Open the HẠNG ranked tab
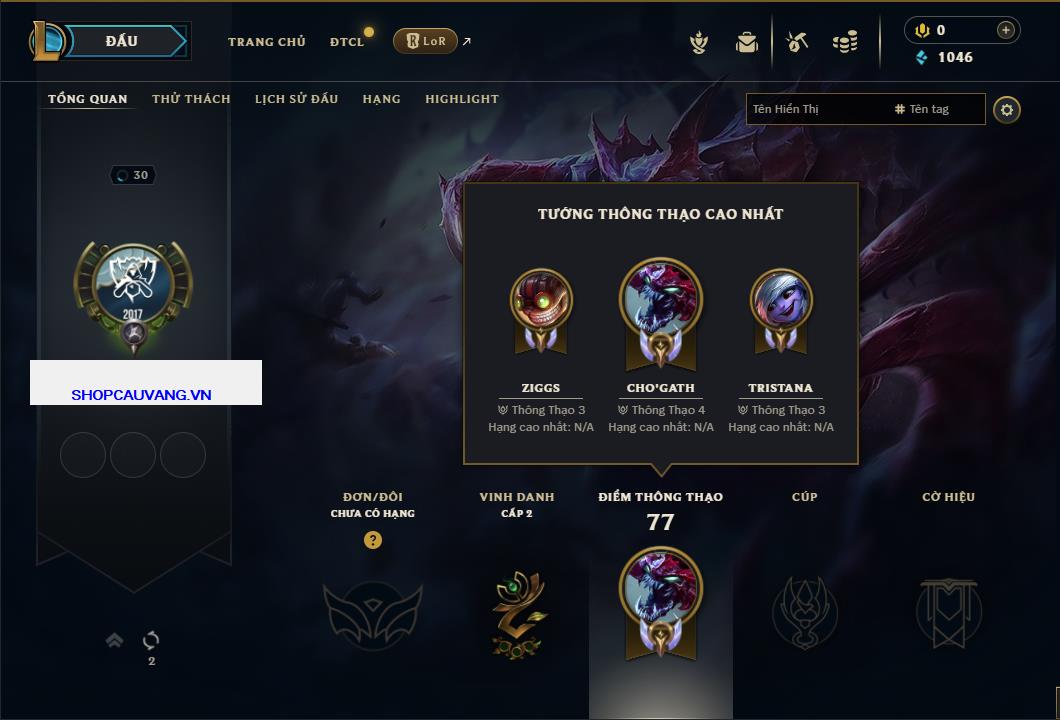Viewport: 1060px width, 720px height. pos(381,99)
